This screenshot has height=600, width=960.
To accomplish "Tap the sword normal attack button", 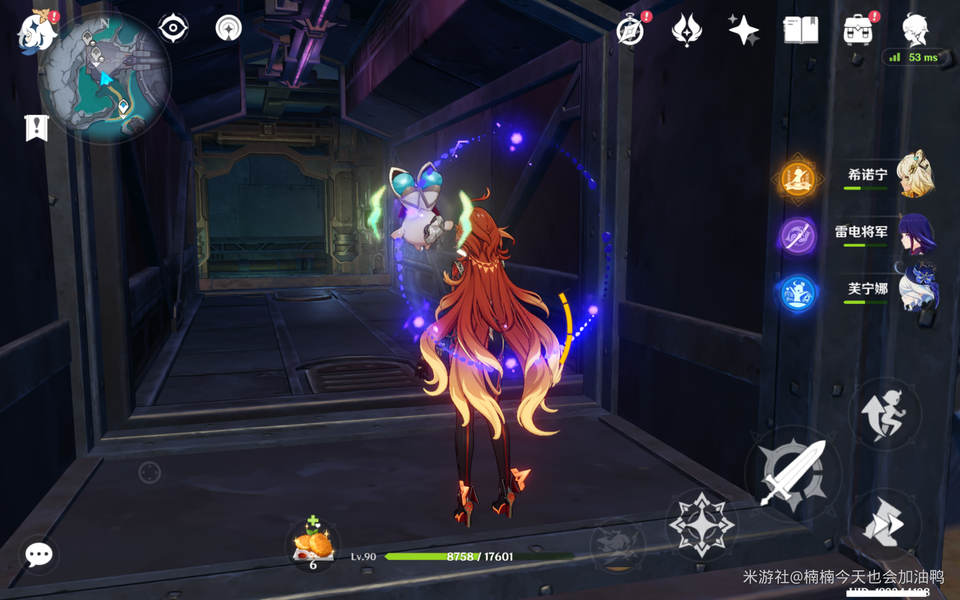I will (793, 472).
